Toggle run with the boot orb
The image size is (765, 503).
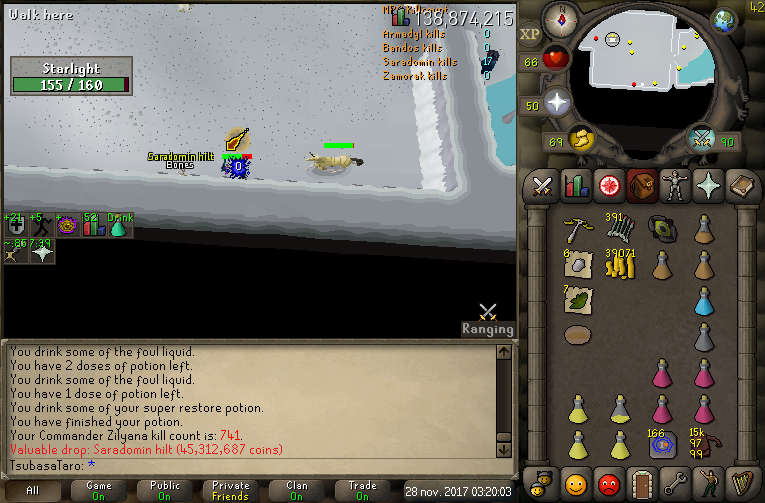[x=579, y=137]
